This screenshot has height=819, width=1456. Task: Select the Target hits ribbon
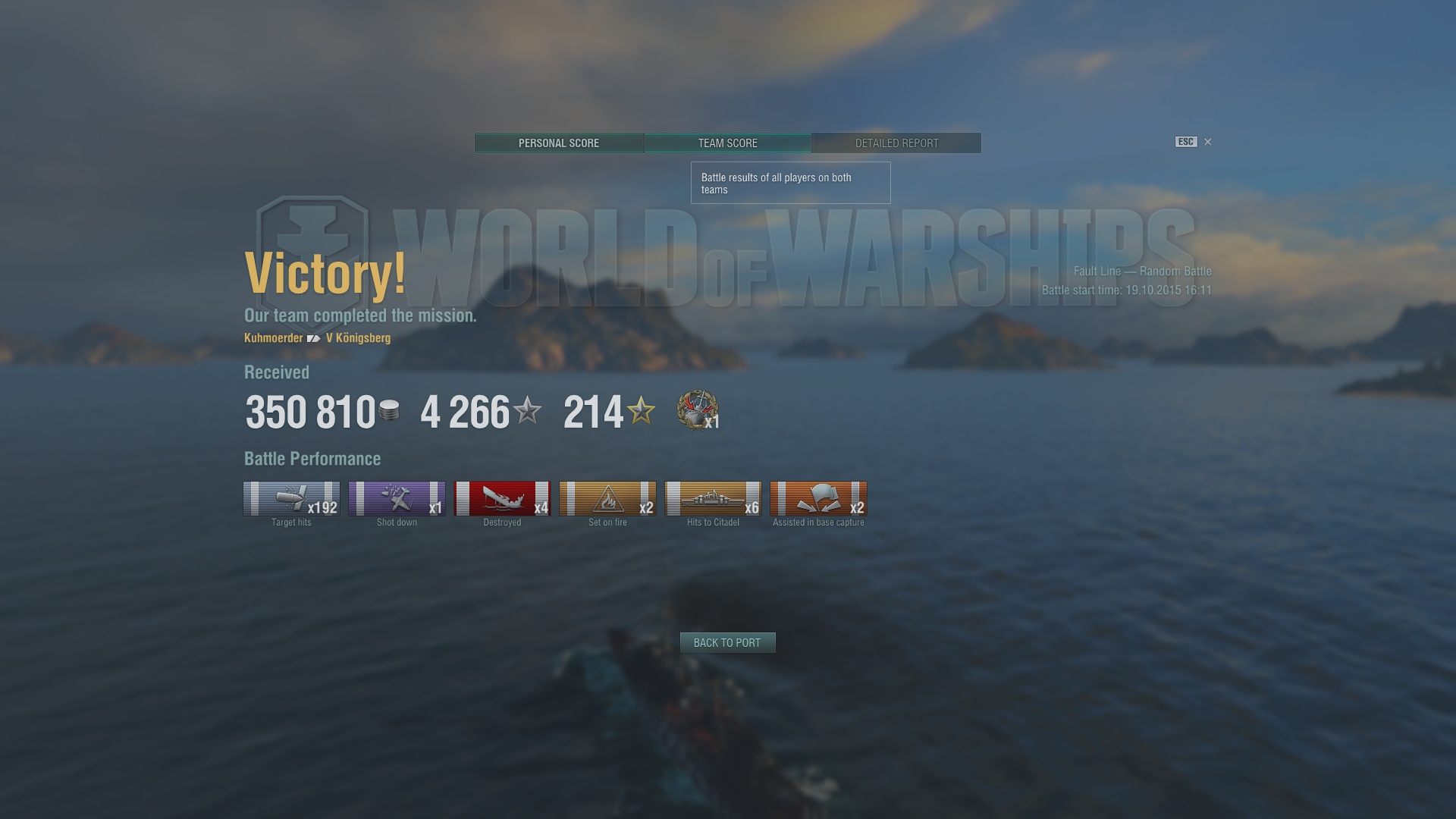point(291,499)
